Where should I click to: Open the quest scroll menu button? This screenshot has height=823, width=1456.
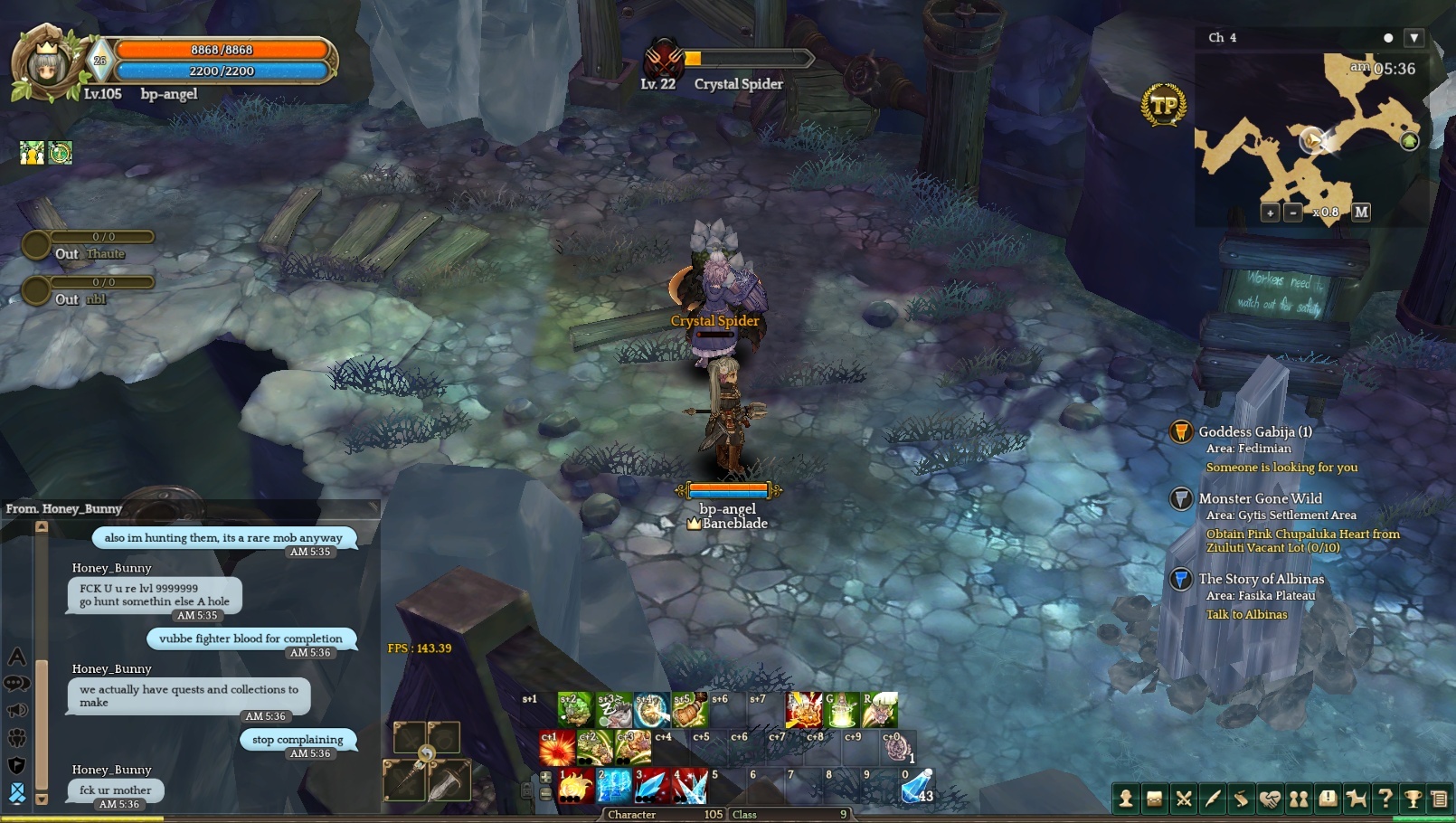(x=1241, y=799)
